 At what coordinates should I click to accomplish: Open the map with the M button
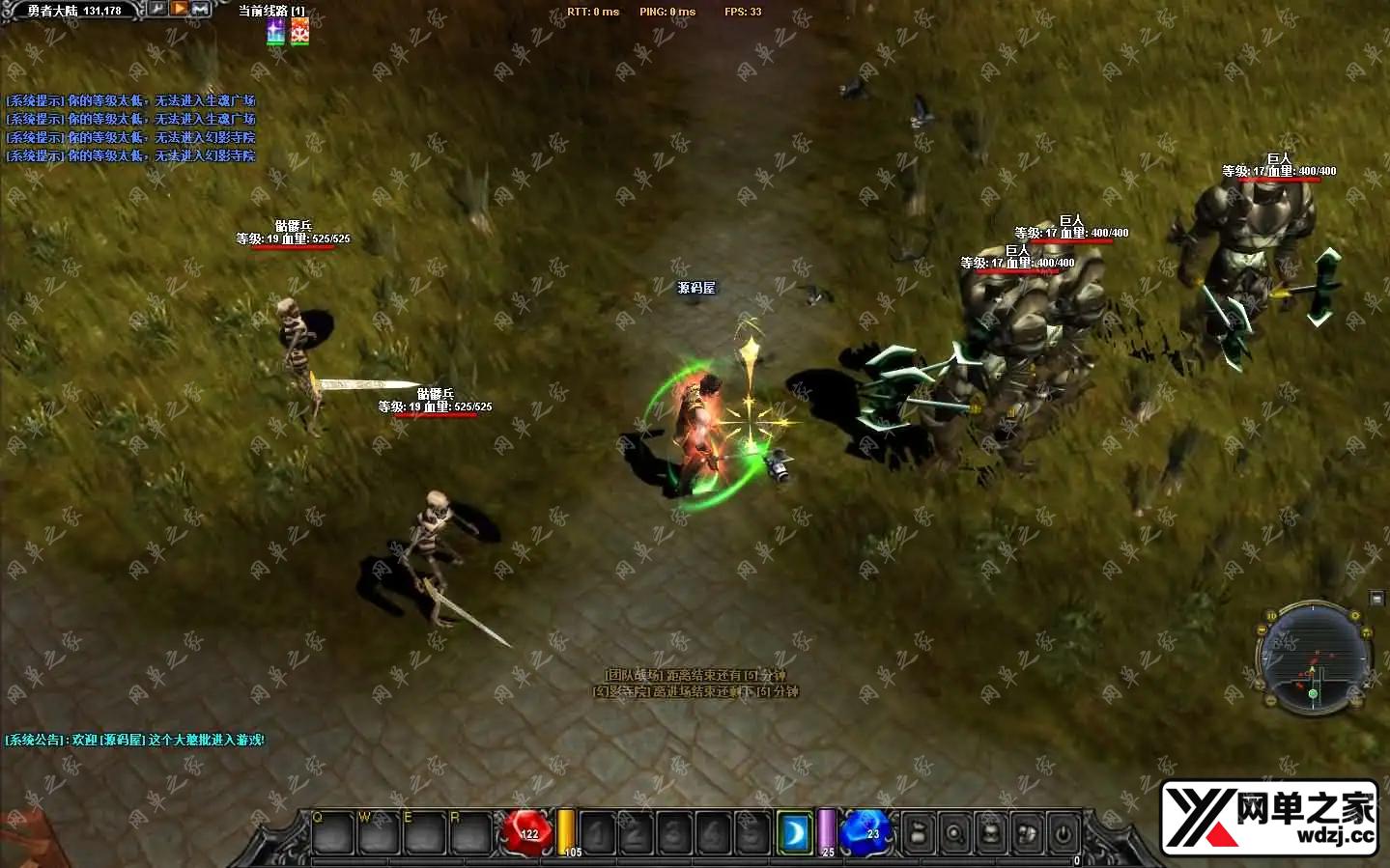pos(201,9)
